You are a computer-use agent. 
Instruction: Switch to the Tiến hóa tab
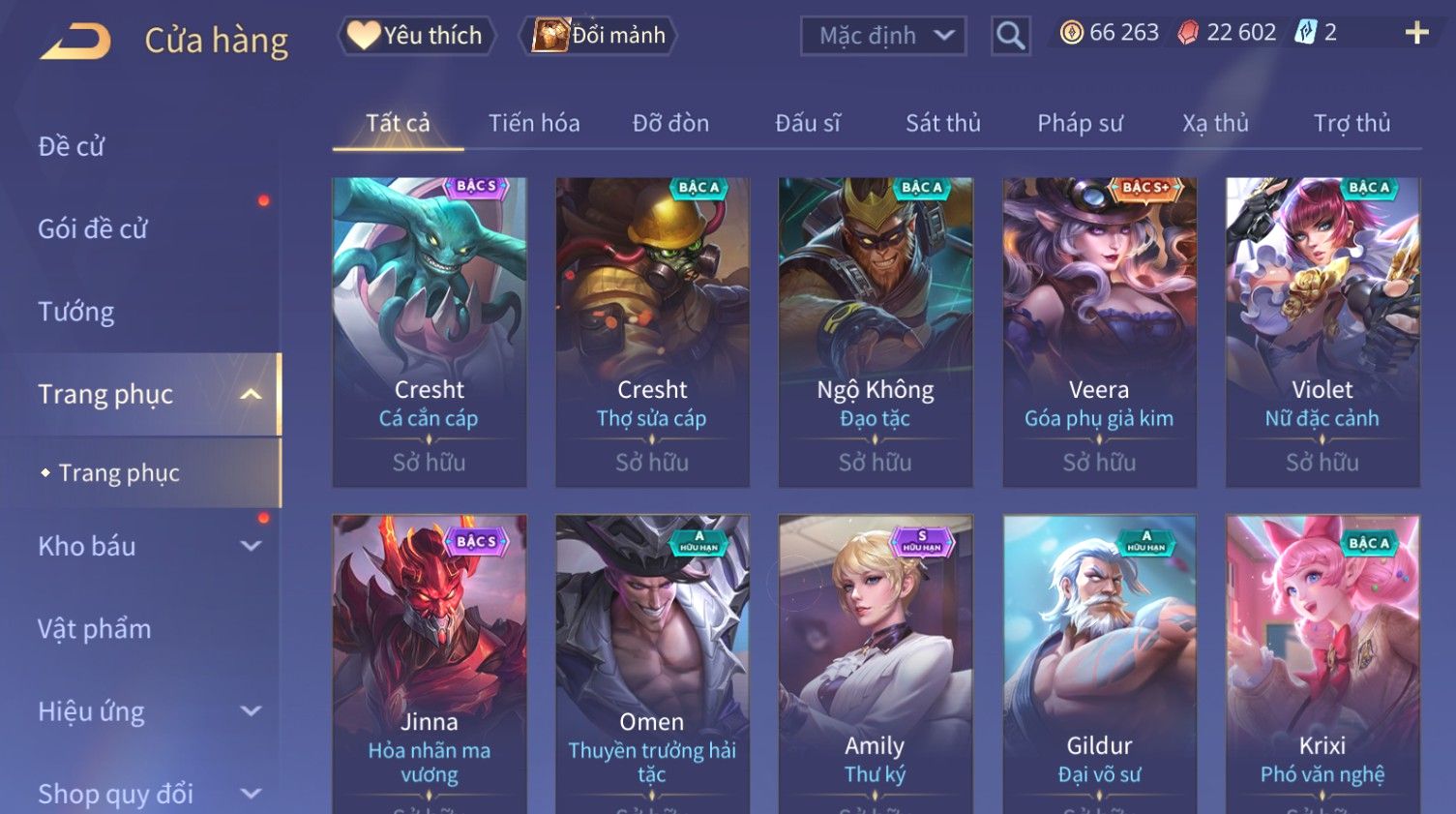(534, 123)
